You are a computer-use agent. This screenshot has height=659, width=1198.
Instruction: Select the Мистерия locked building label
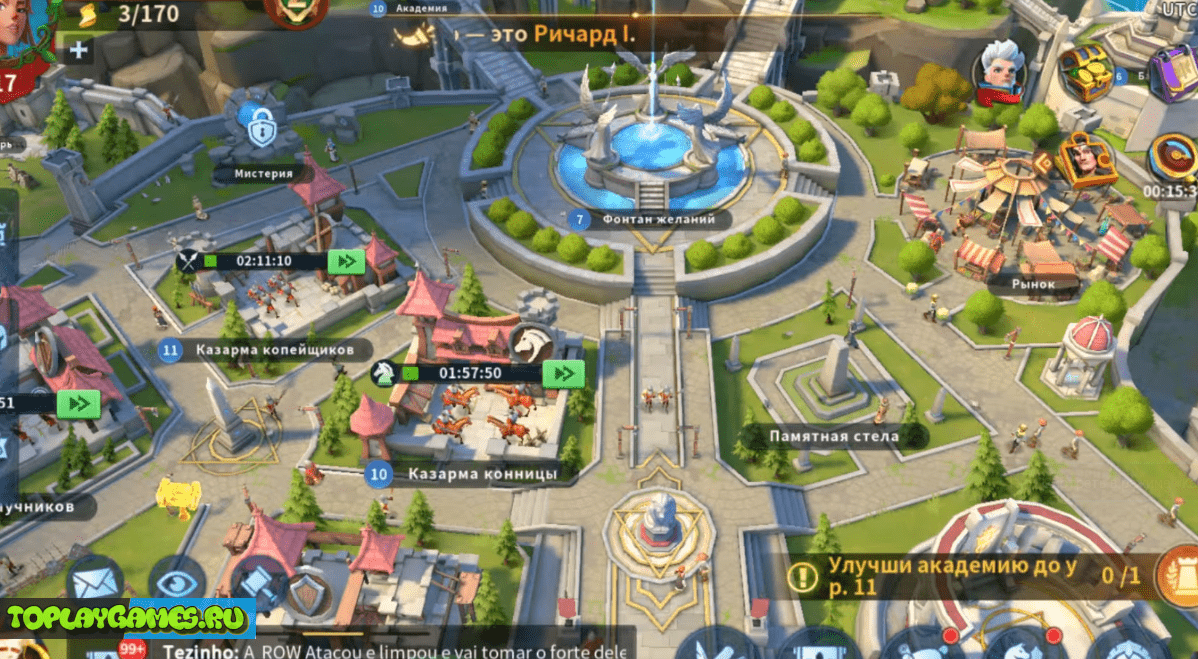[x=263, y=173]
